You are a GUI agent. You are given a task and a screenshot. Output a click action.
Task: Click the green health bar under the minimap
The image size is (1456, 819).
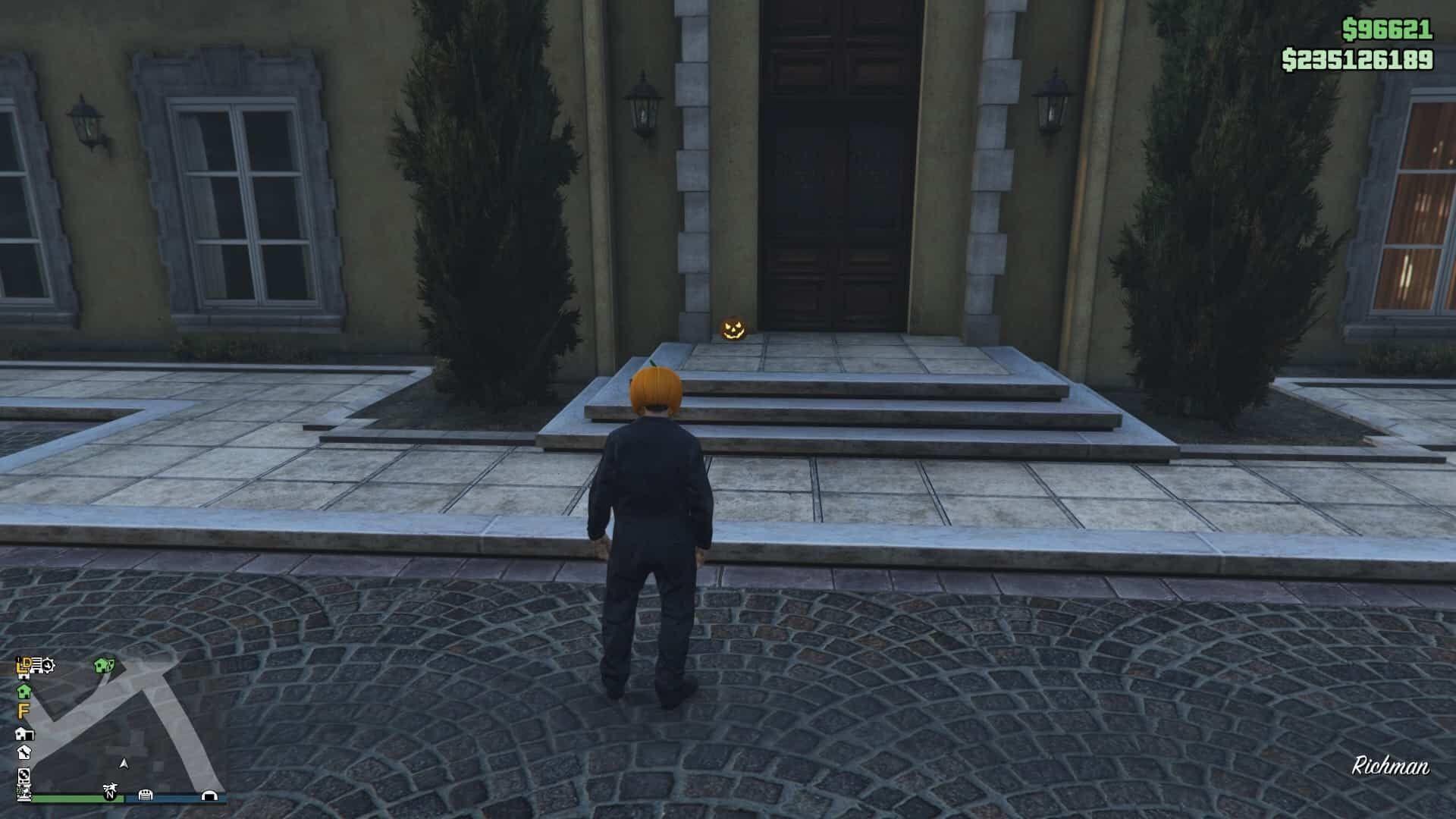click(72, 797)
